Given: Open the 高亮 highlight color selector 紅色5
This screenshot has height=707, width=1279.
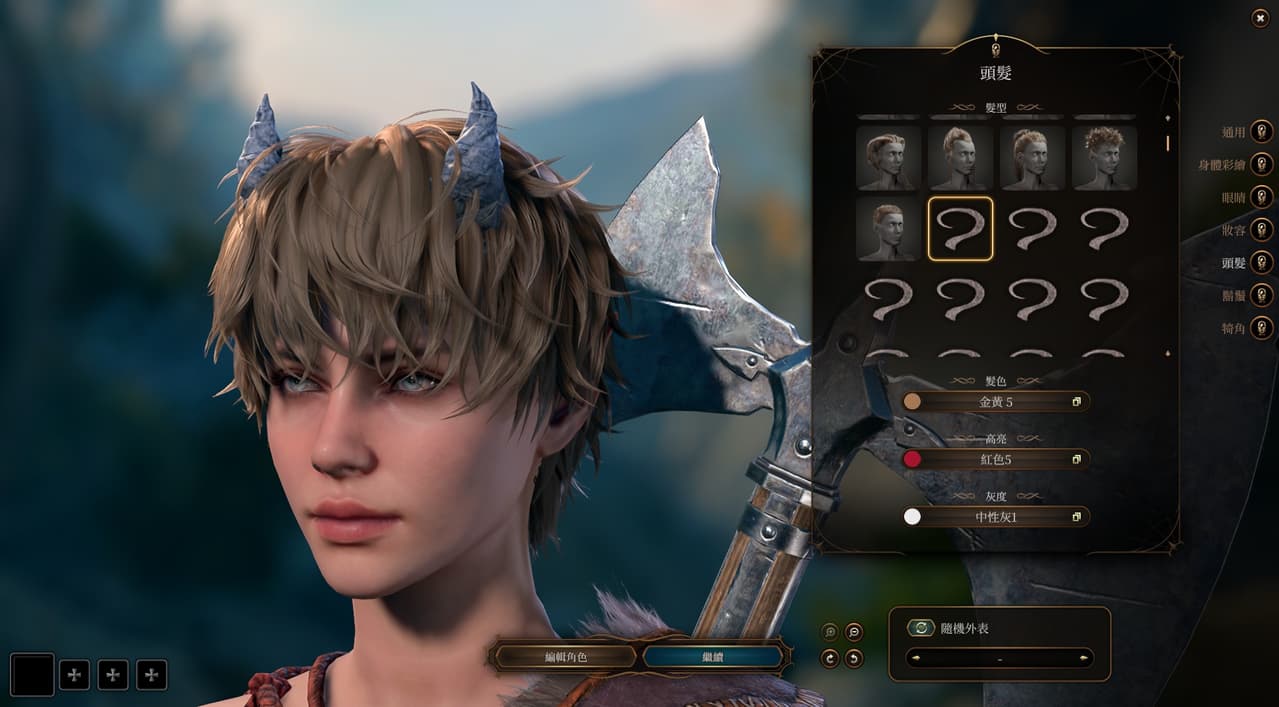Looking at the screenshot, I should click(996, 459).
